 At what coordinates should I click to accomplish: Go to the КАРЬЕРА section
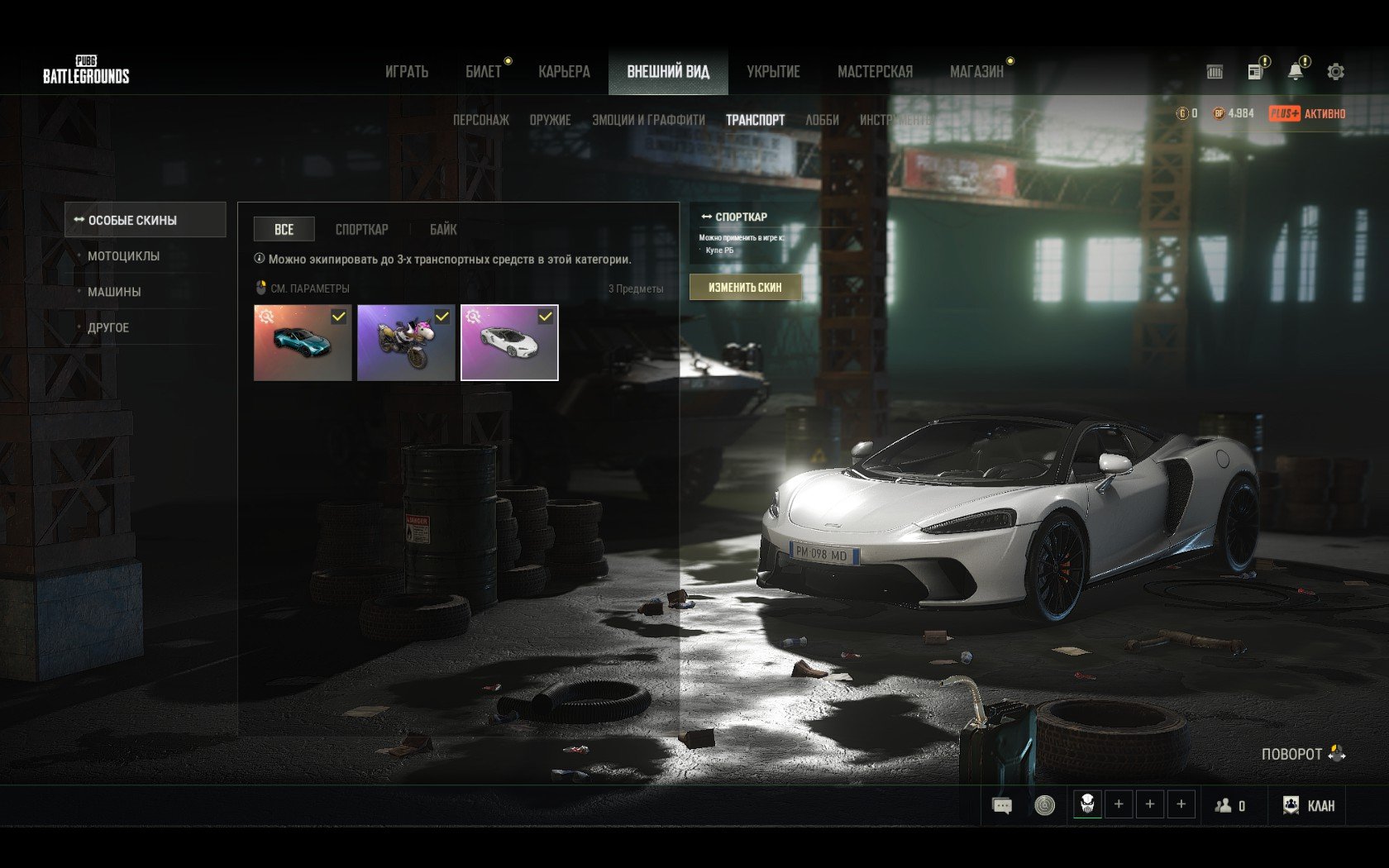click(564, 72)
